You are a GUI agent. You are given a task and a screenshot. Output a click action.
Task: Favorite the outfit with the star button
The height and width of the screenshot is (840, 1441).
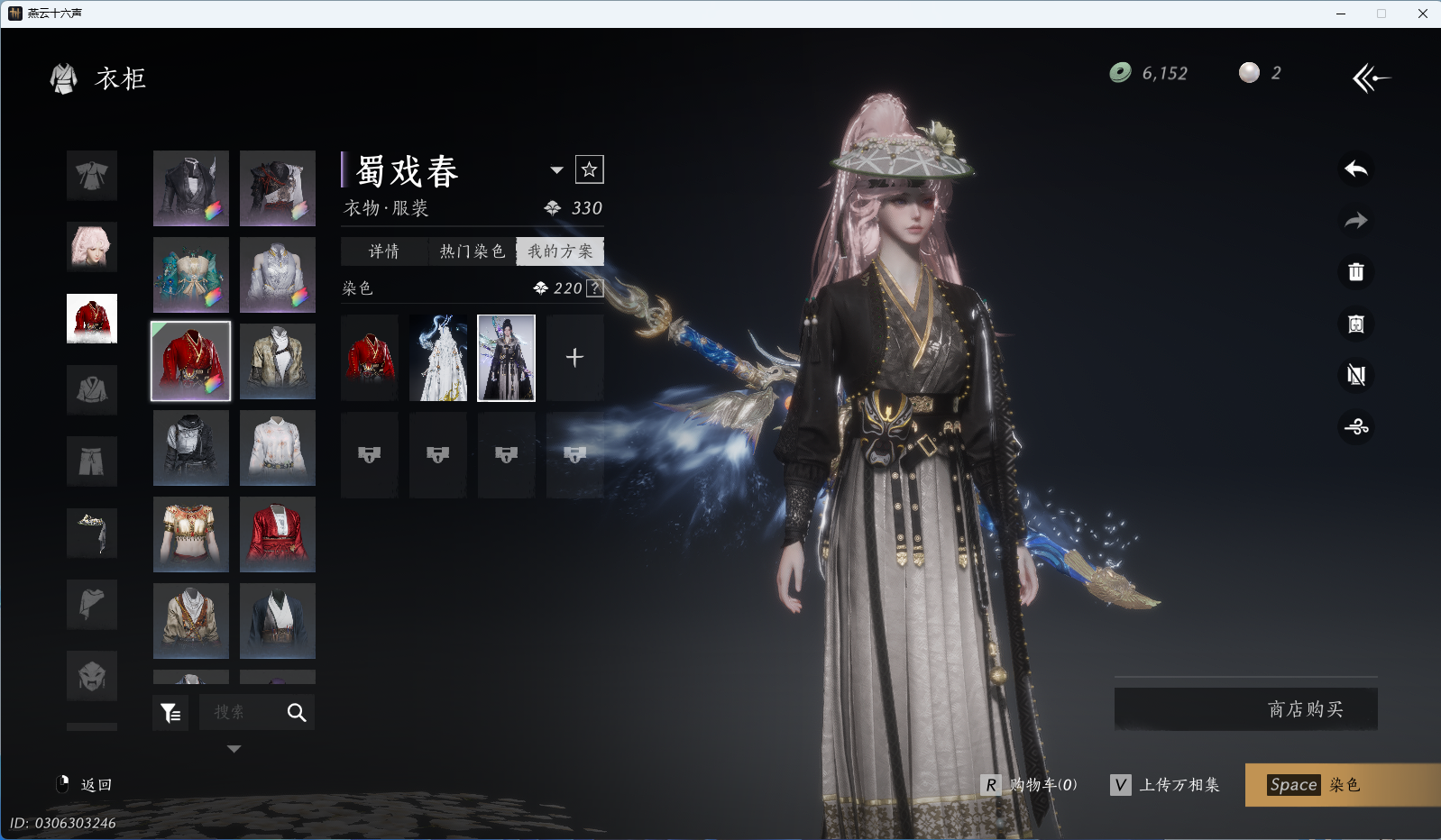590,169
